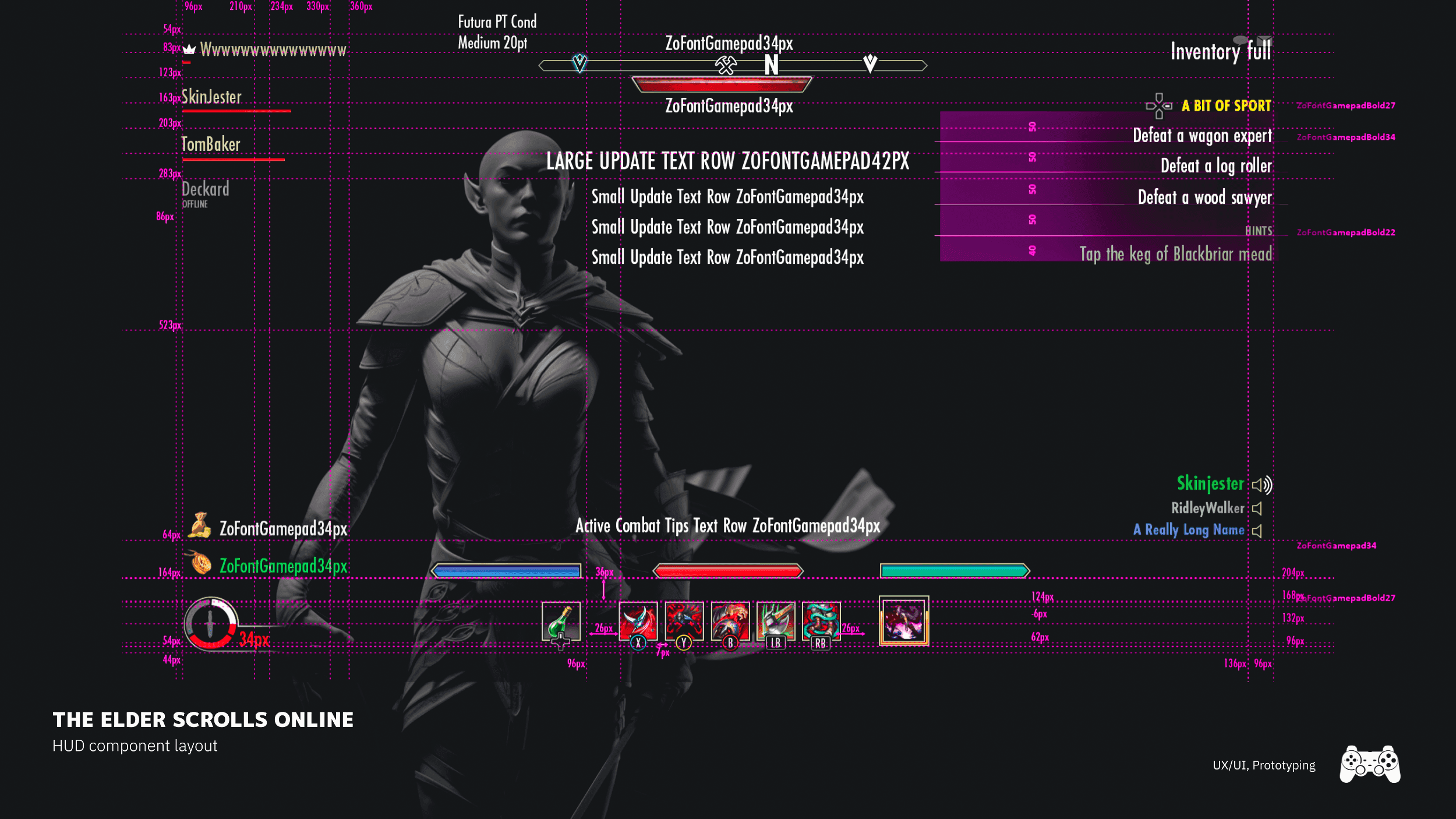This screenshot has width=1456, height=819.
Task: Click RidleyWalker's voice chat speaker icon
Action: click(x=1257, y=509)
